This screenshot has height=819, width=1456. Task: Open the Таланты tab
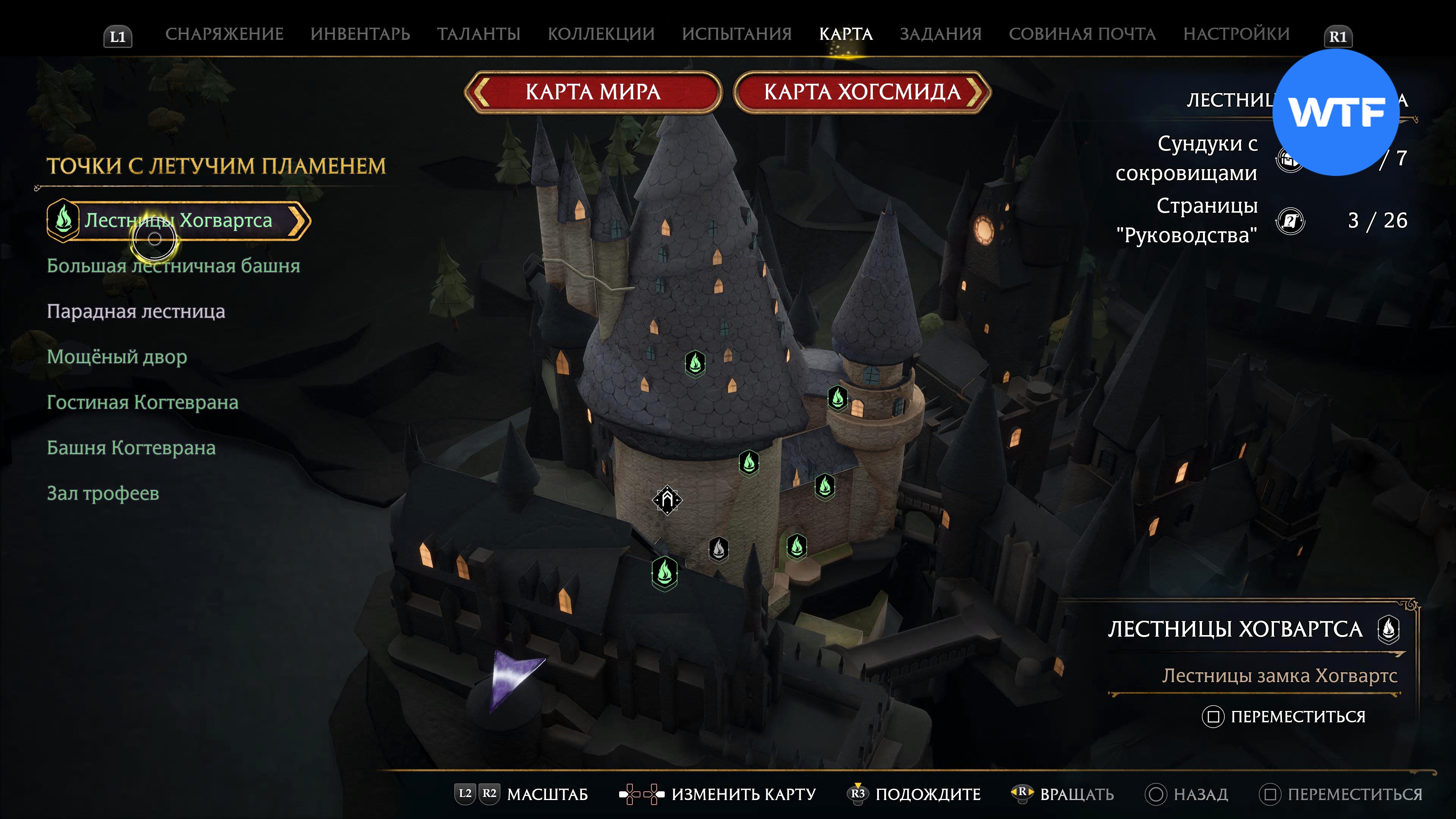point(478,34)
